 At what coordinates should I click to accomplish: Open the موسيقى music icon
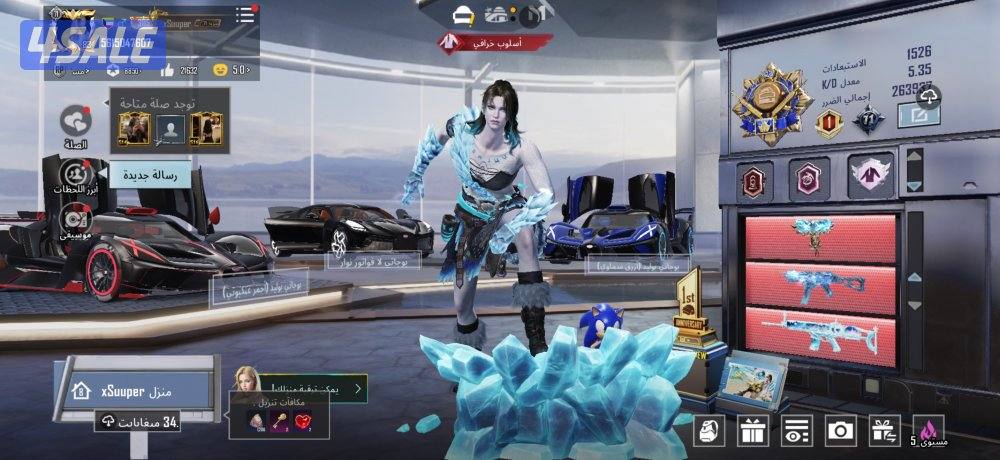coord(76,218)
